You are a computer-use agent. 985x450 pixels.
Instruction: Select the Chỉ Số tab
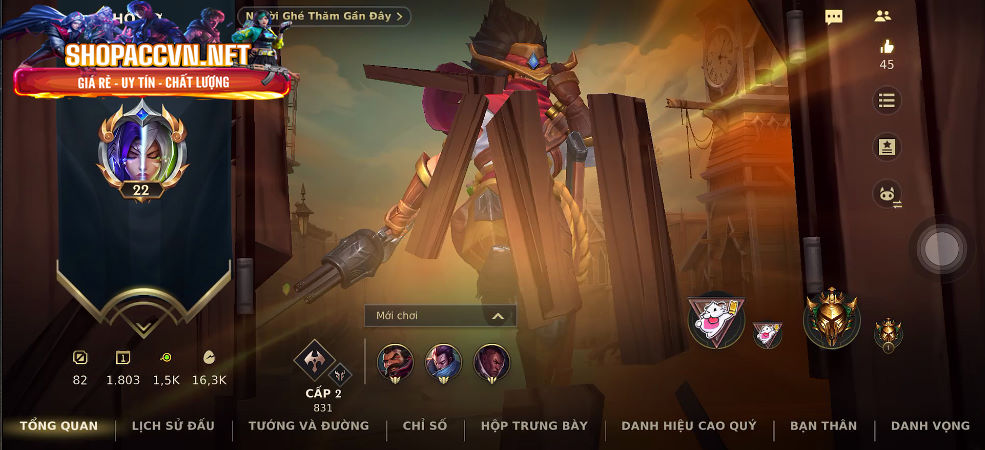pyautogui.click(x=425, y=426)
